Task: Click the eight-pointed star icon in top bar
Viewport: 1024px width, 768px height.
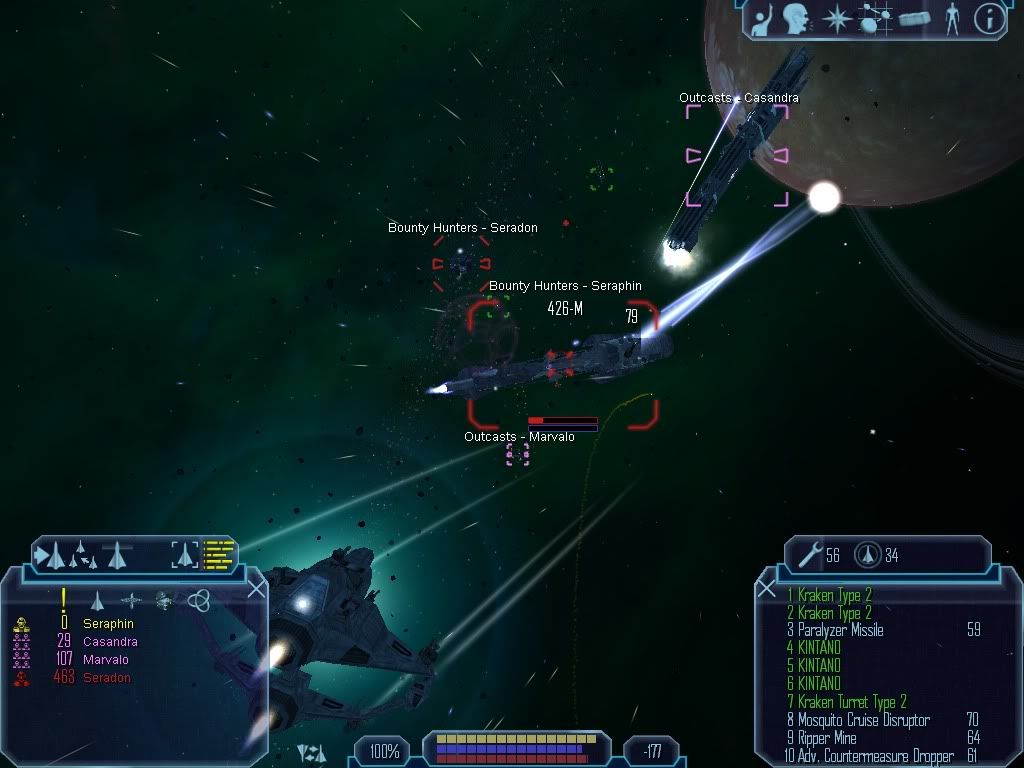Action: pos(835,19)
